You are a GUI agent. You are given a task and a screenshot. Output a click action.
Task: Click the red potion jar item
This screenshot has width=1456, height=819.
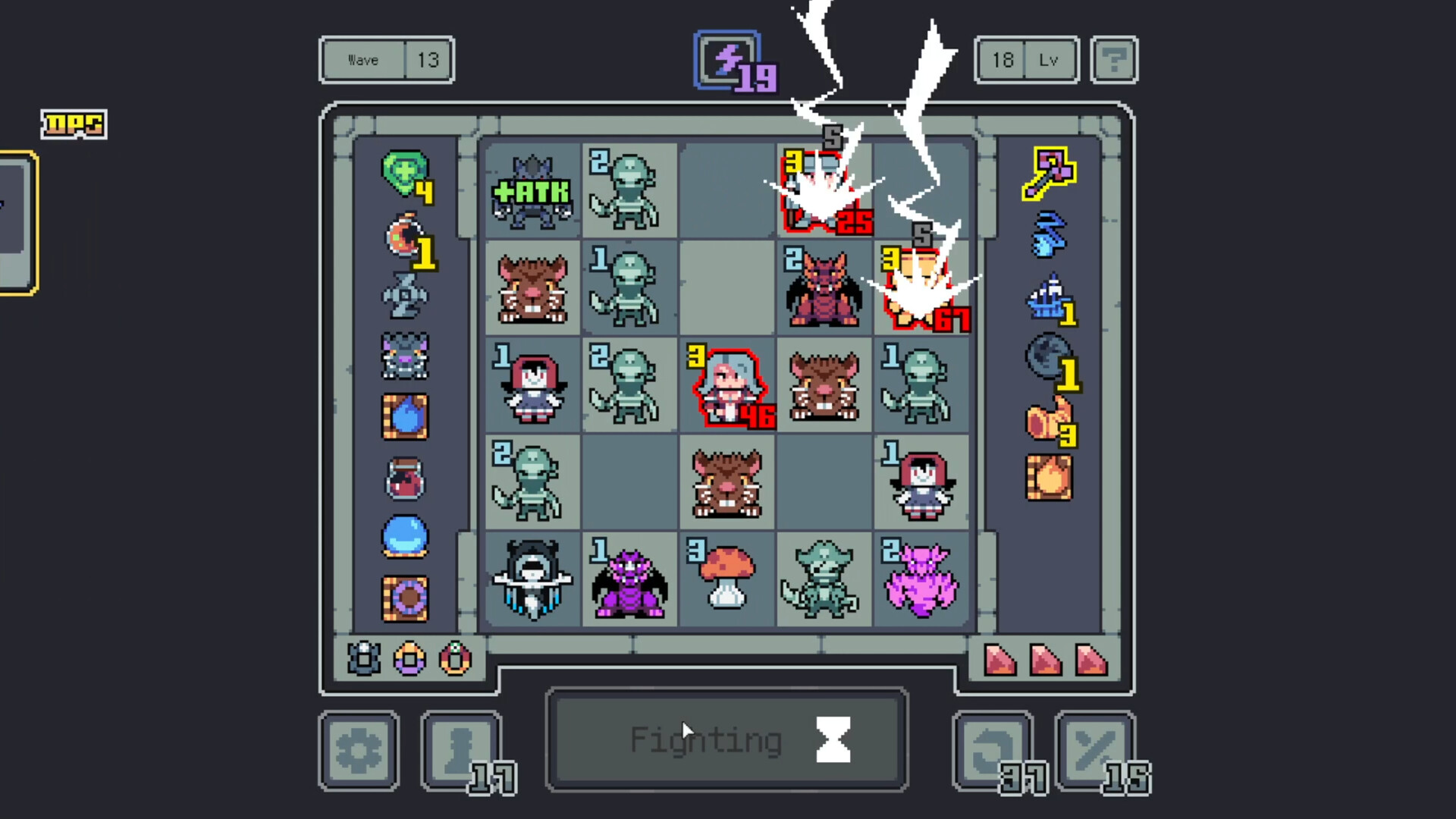coord(406,477)
